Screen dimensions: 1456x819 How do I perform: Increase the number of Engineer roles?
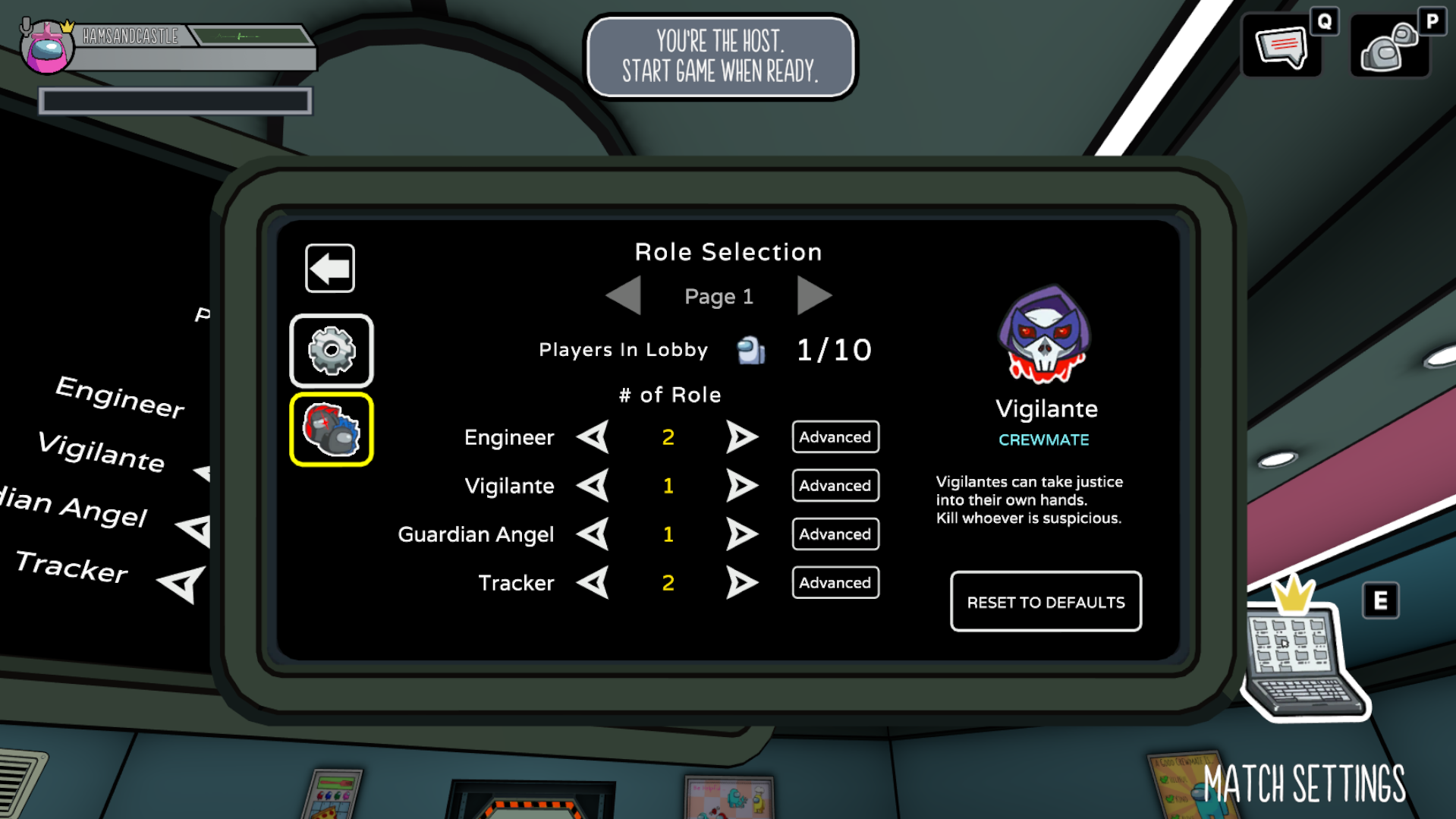(x=742, y=437)
